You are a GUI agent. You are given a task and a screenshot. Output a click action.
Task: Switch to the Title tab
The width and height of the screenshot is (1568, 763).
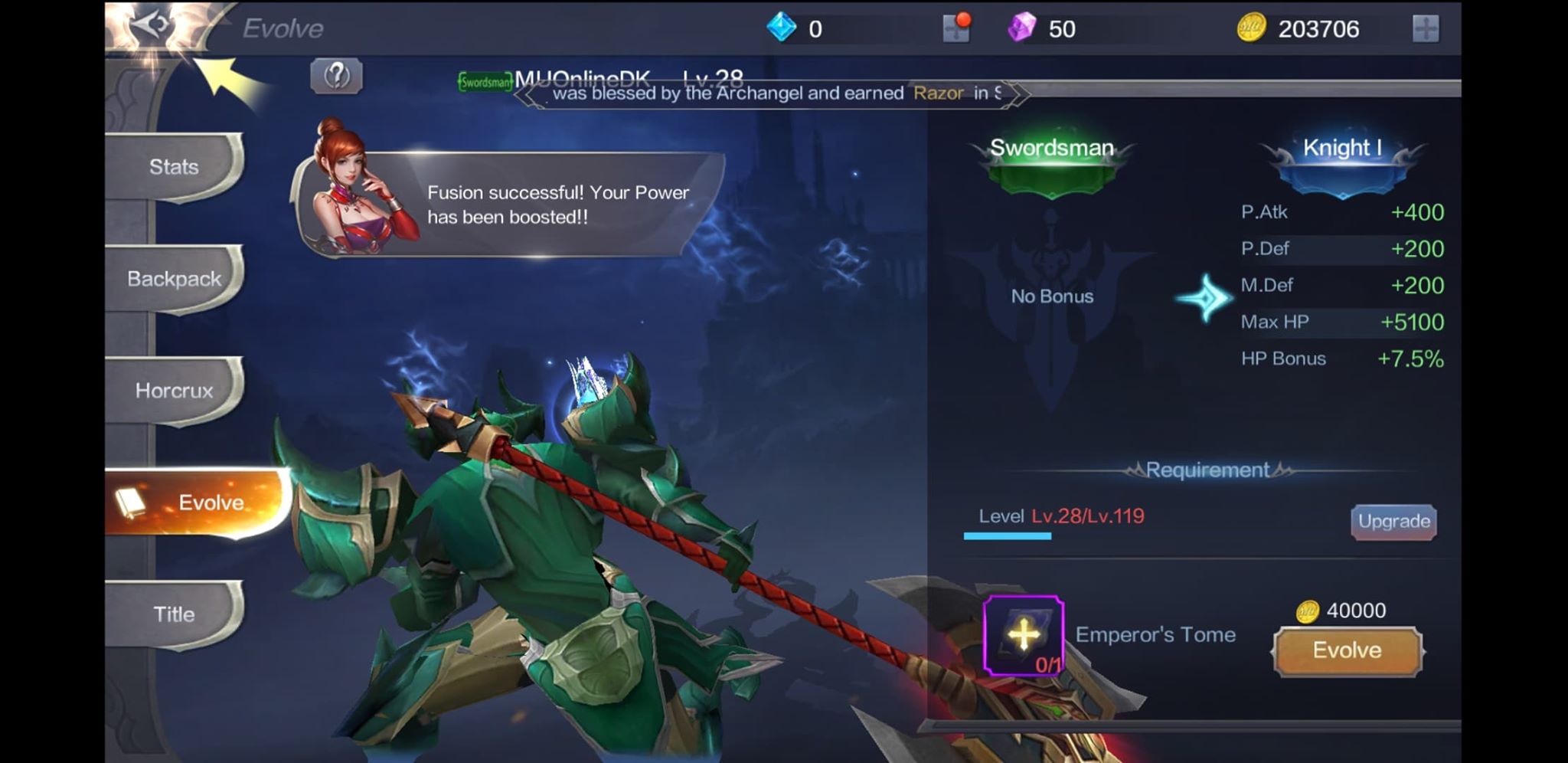pyautogui.click(x=177, y=614)
